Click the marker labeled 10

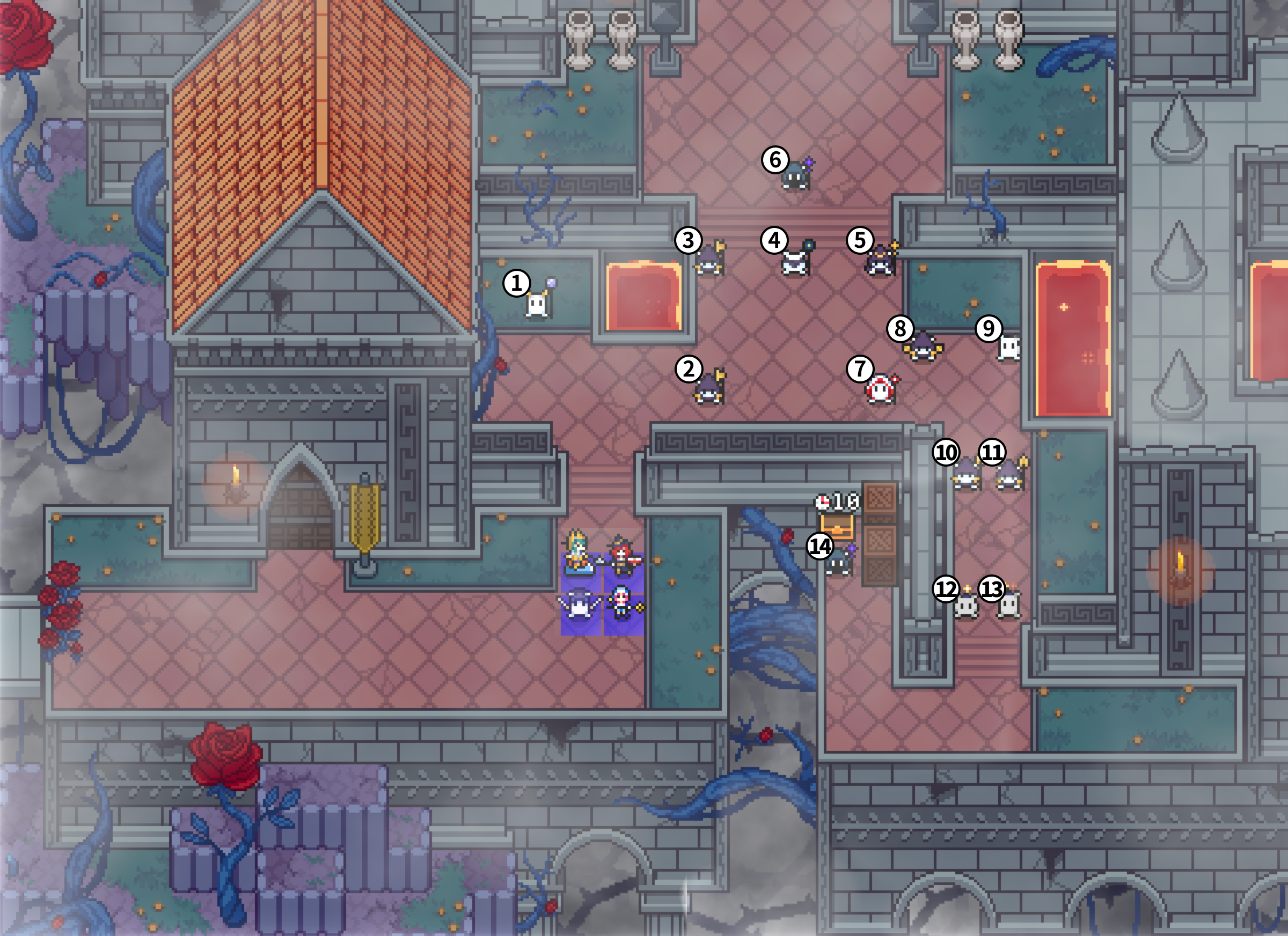[x=946, y=452]
